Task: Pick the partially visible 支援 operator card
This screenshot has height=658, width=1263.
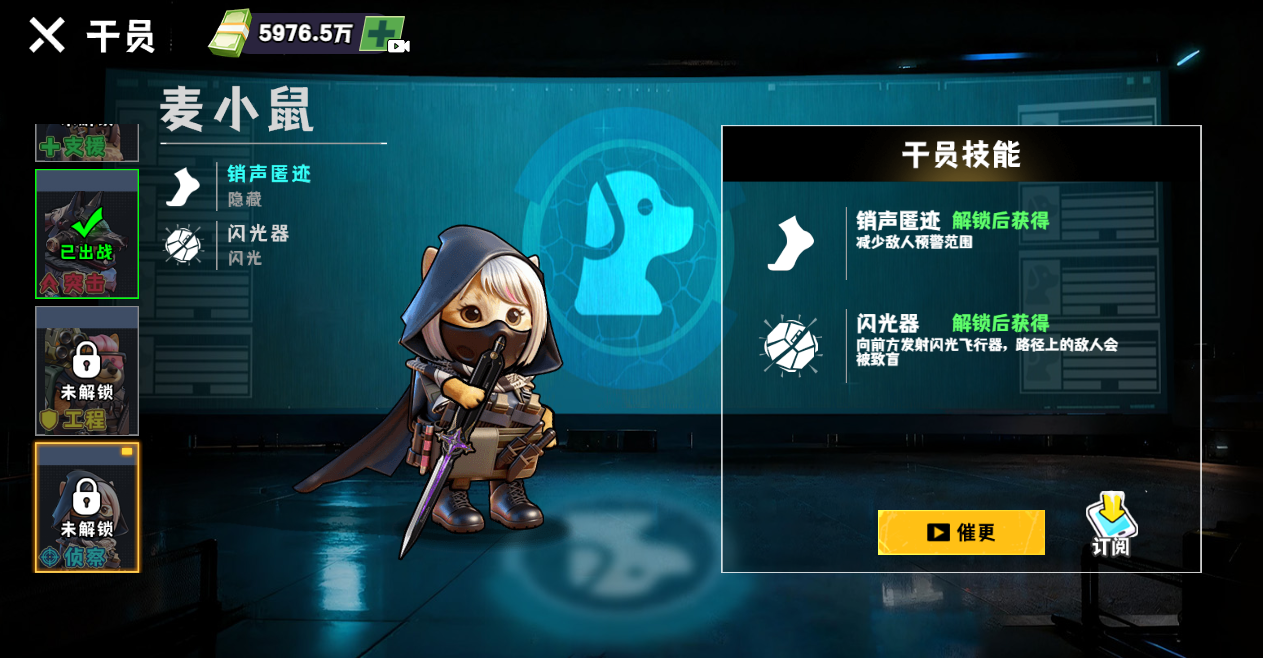Action: click(87, 143)
